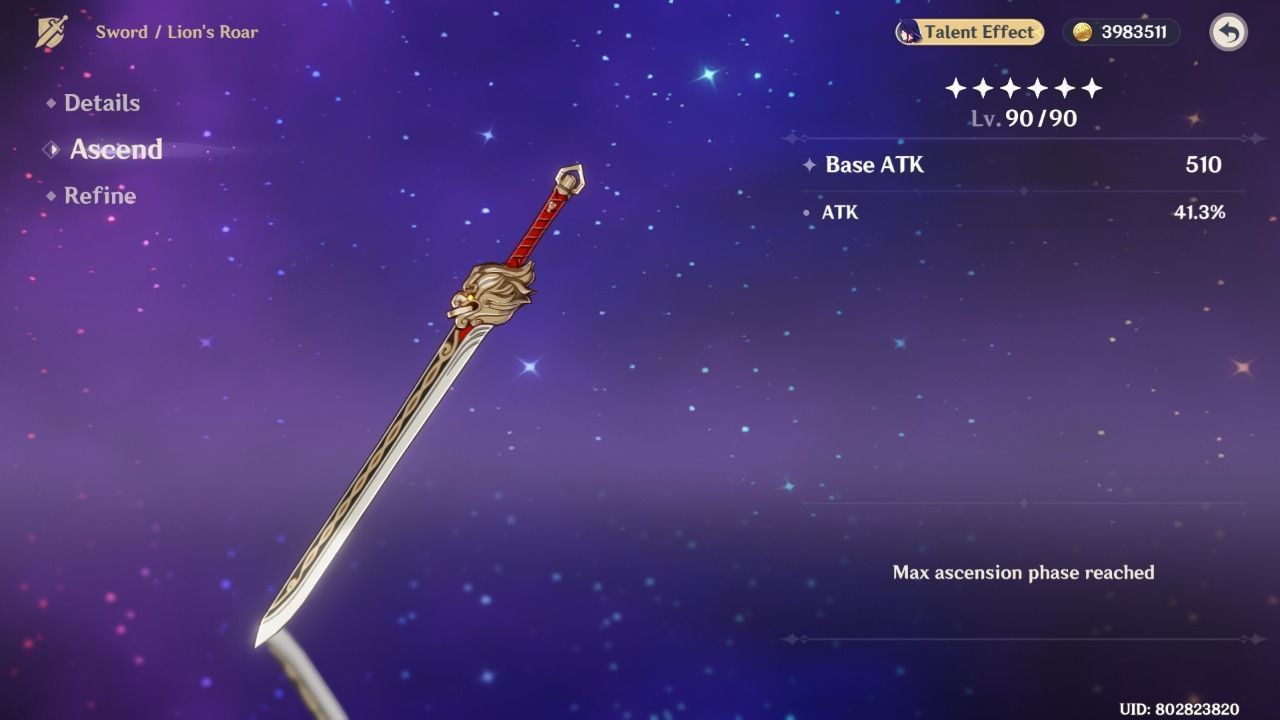Image resolution: width=1280 pixels, height=720 pixels.
Task: Click the Lv. 90/90 level indicator
Action: pos(1024,118)
